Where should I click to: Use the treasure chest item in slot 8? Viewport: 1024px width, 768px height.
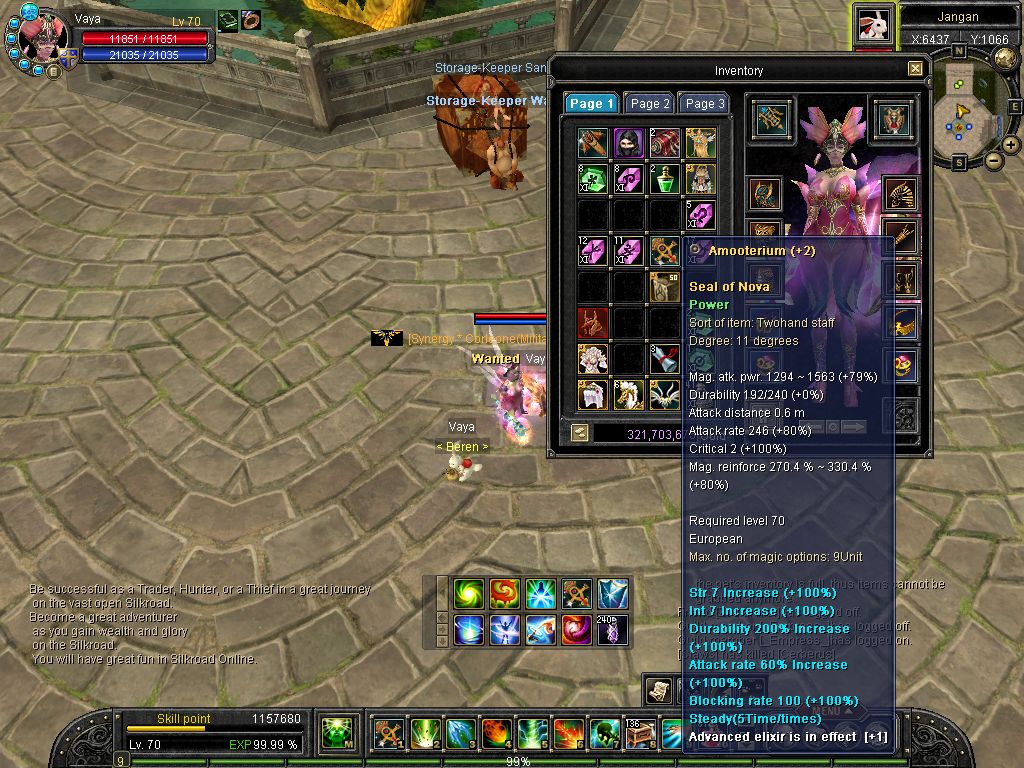coord(641,734)
